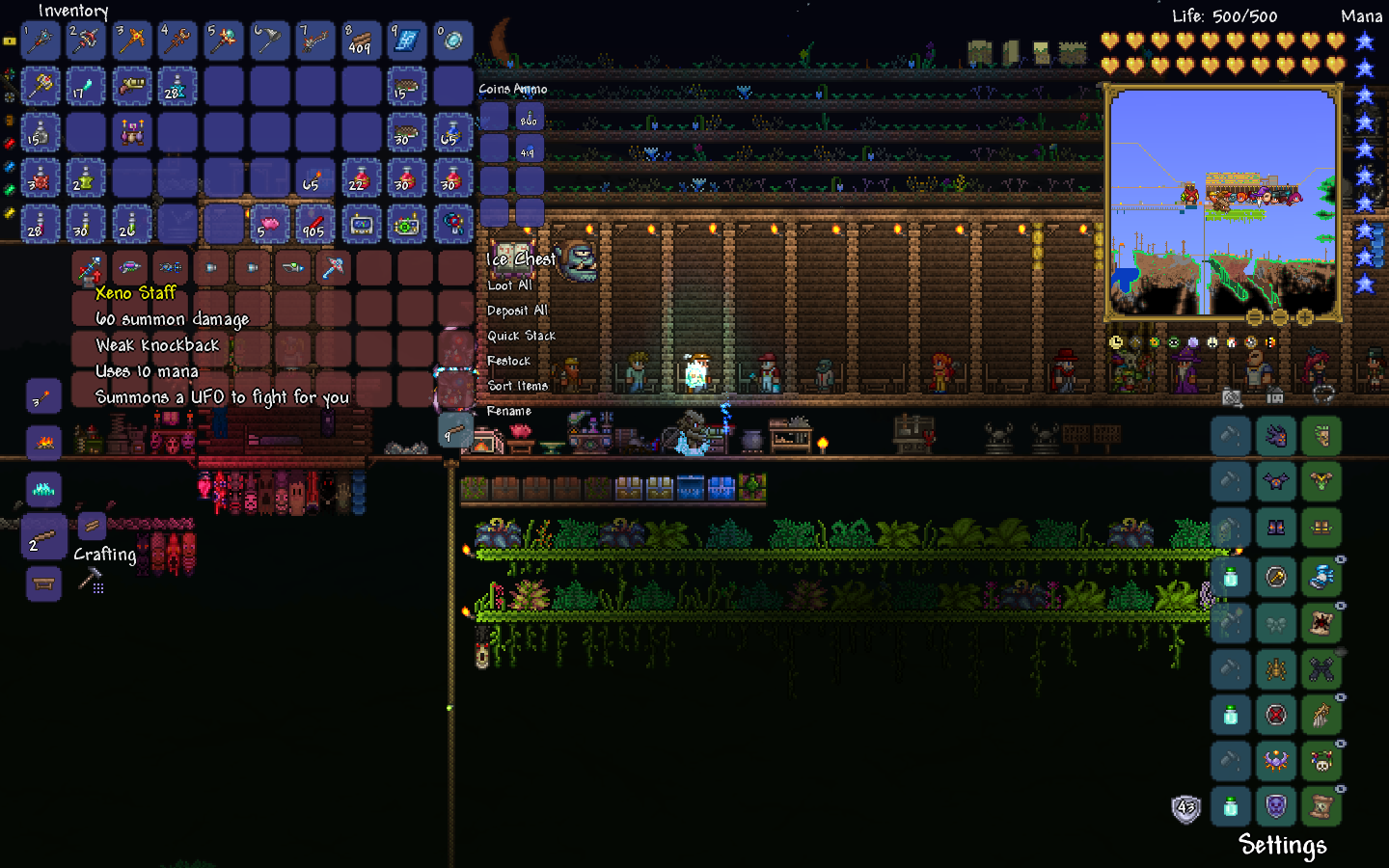Select the magic mirror in hotbar slot 0

coord(452,41)
